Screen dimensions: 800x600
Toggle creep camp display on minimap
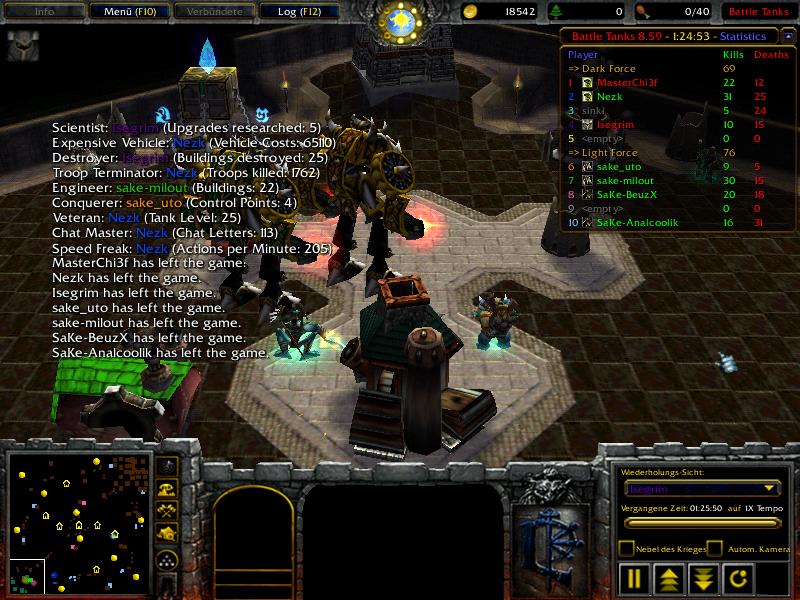pos(168,536)
